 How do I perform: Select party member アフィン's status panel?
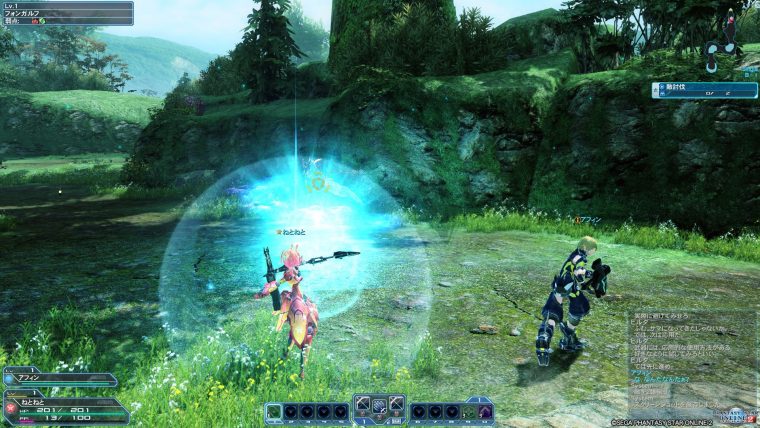click(x=60, y=379)
